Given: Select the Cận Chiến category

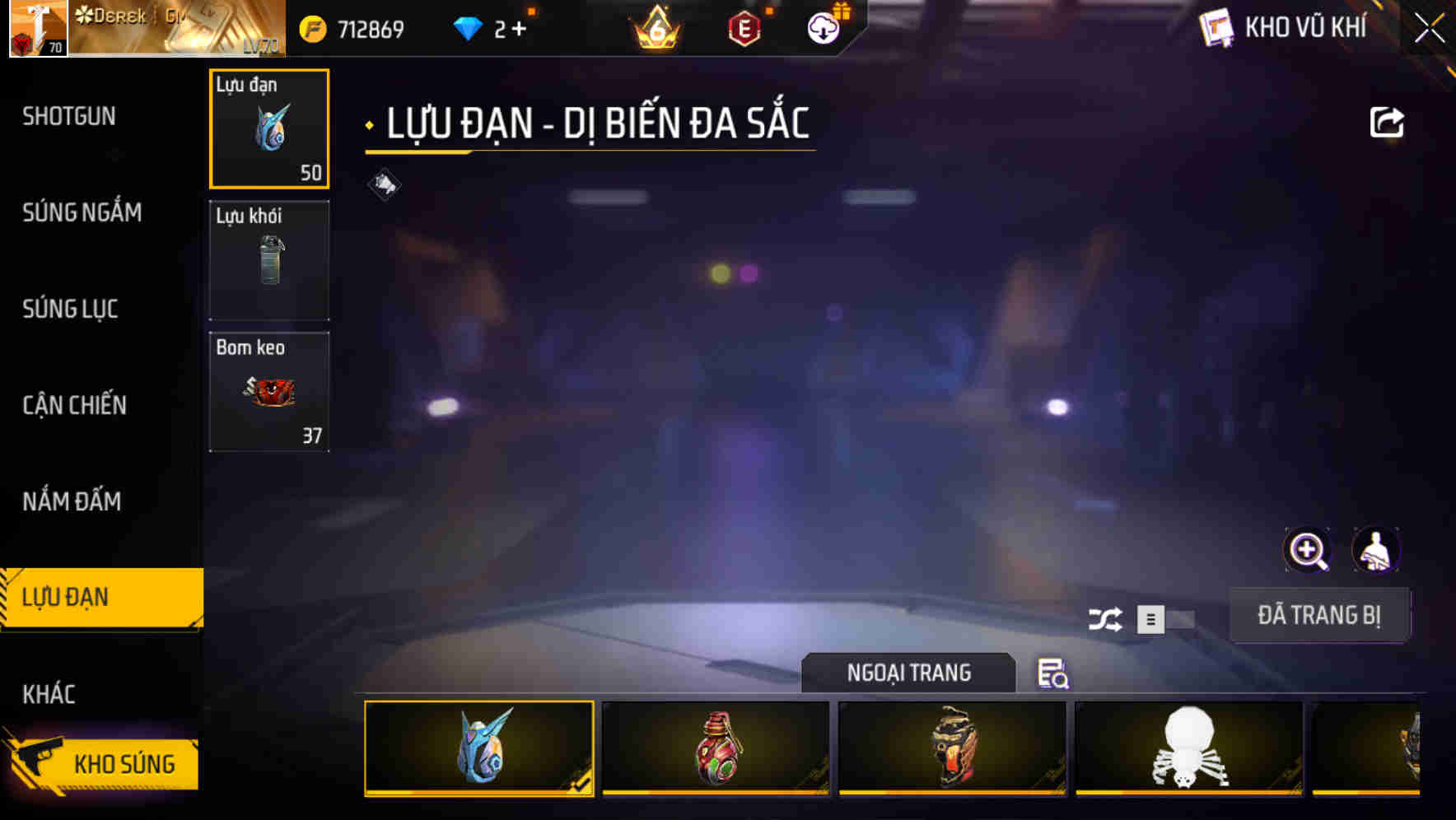Looking at the screenshot, I should [75, 405].
